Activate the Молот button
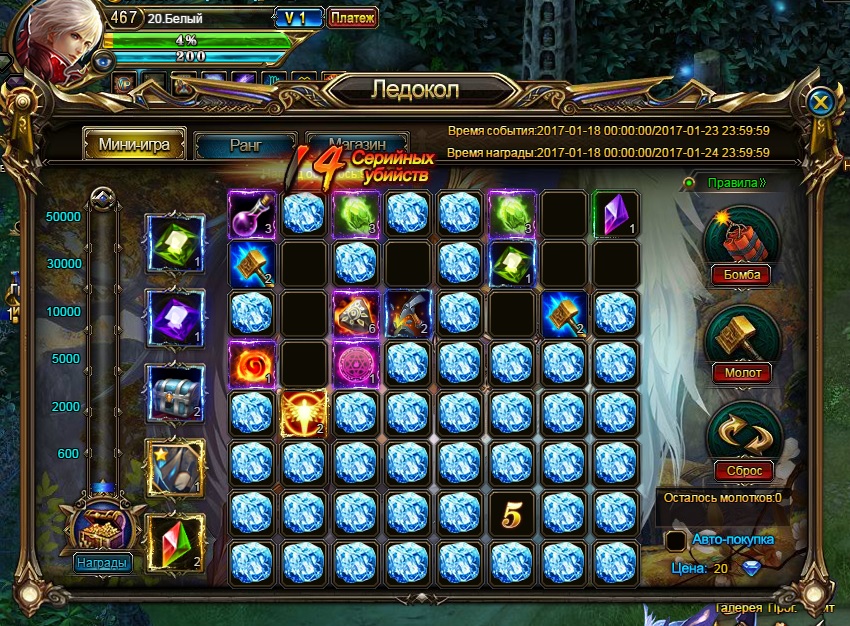The image size is (850, 626). (x=742, y=372)
